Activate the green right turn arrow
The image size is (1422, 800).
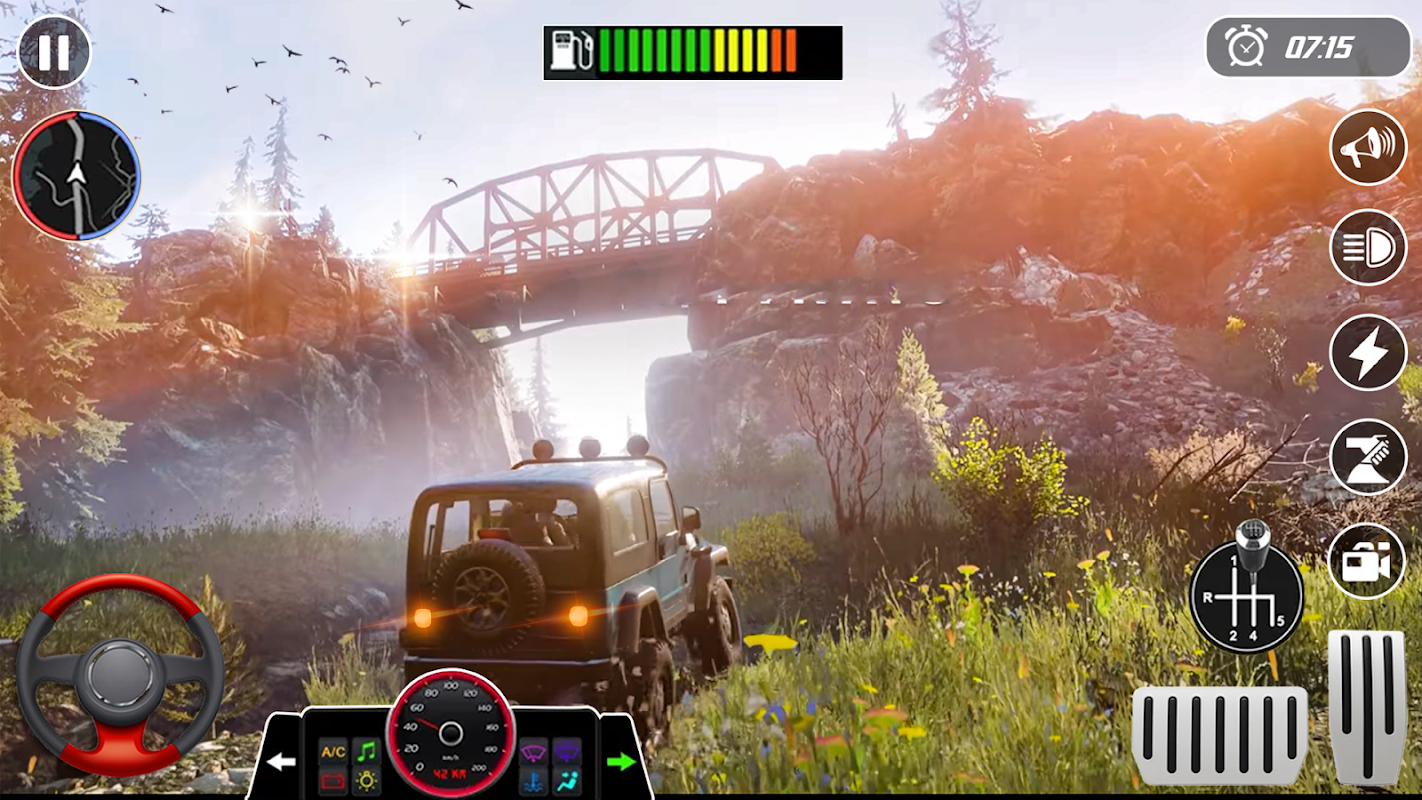coord(621,762)
